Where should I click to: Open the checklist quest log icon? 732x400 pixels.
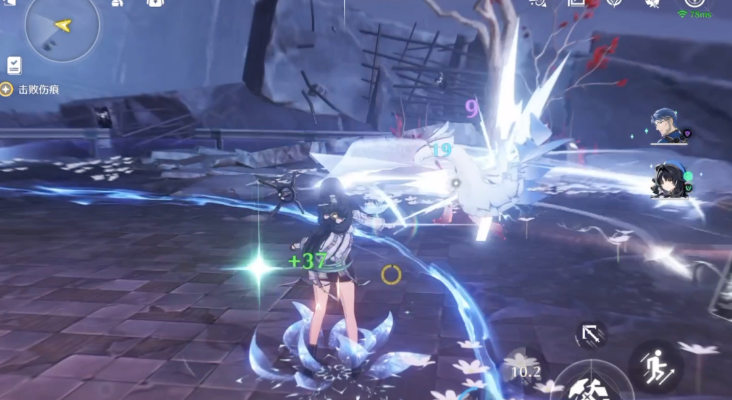point(14,65)
